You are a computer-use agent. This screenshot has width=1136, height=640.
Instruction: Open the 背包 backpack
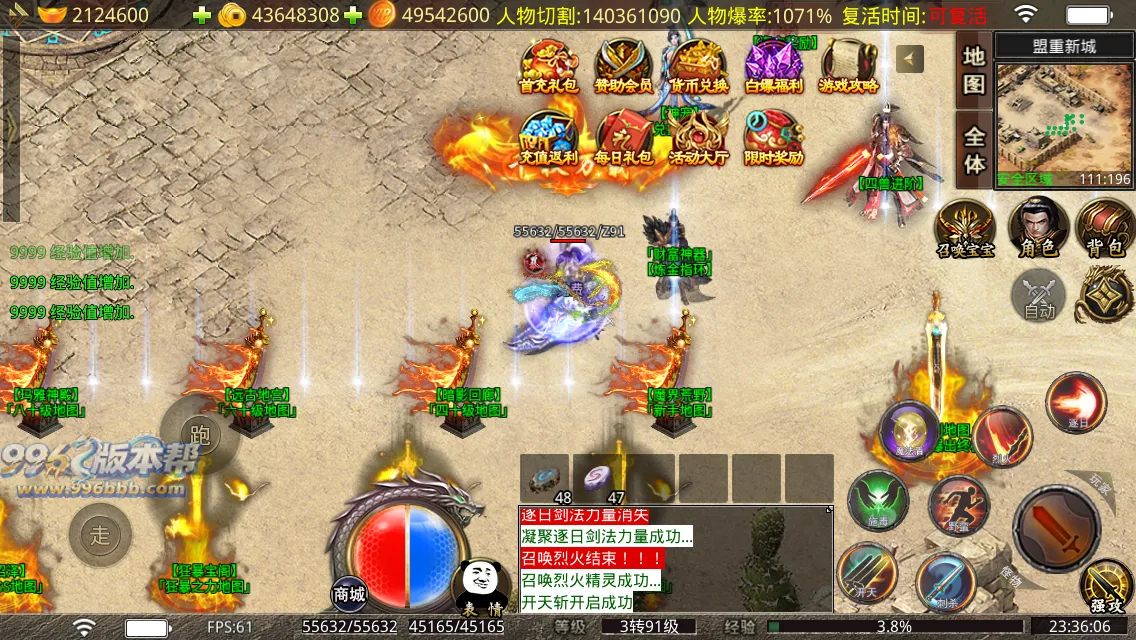[1103, 227]
